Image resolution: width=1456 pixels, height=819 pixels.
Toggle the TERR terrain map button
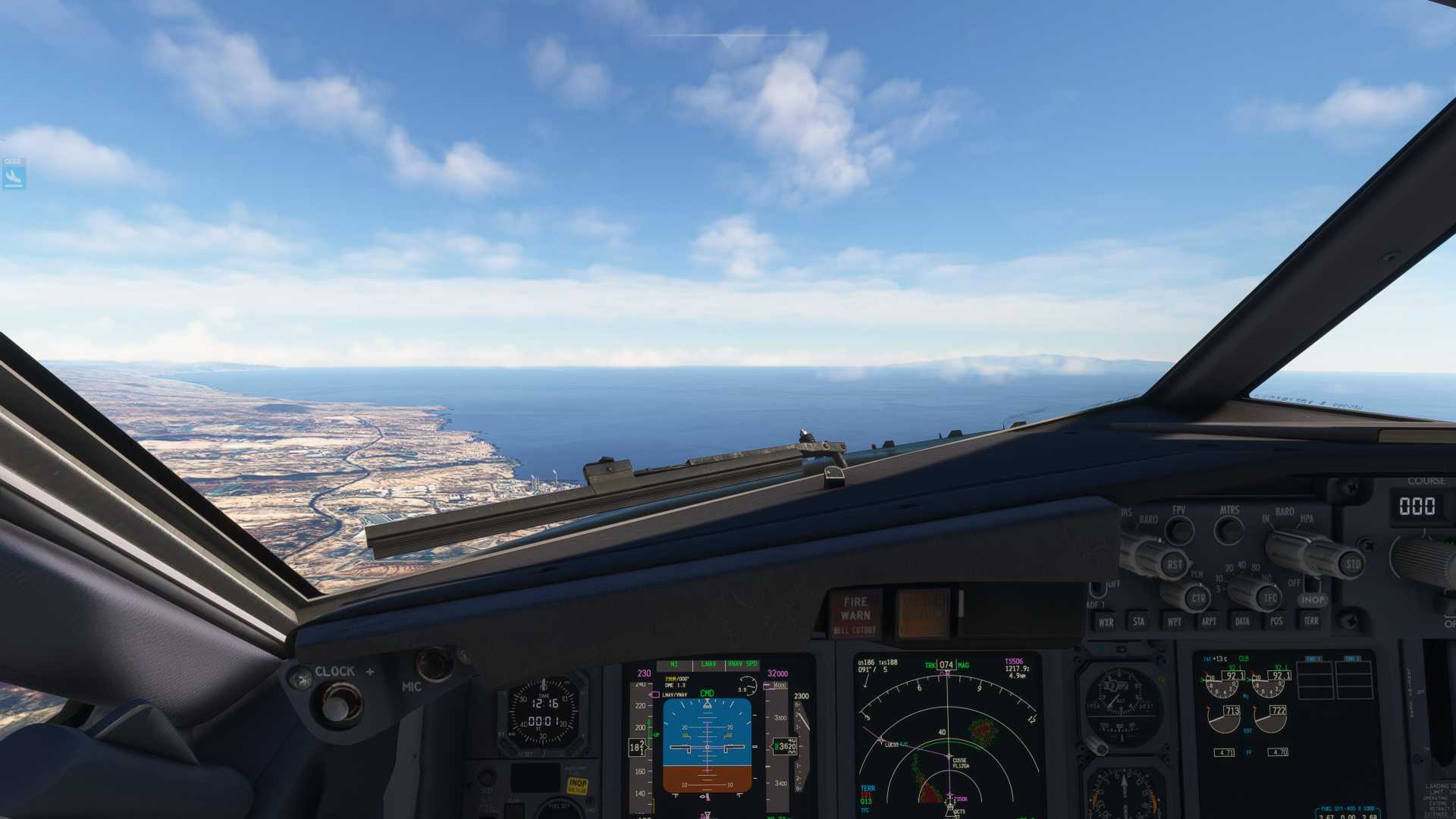pyautogui.click(x=1311, y=621)
